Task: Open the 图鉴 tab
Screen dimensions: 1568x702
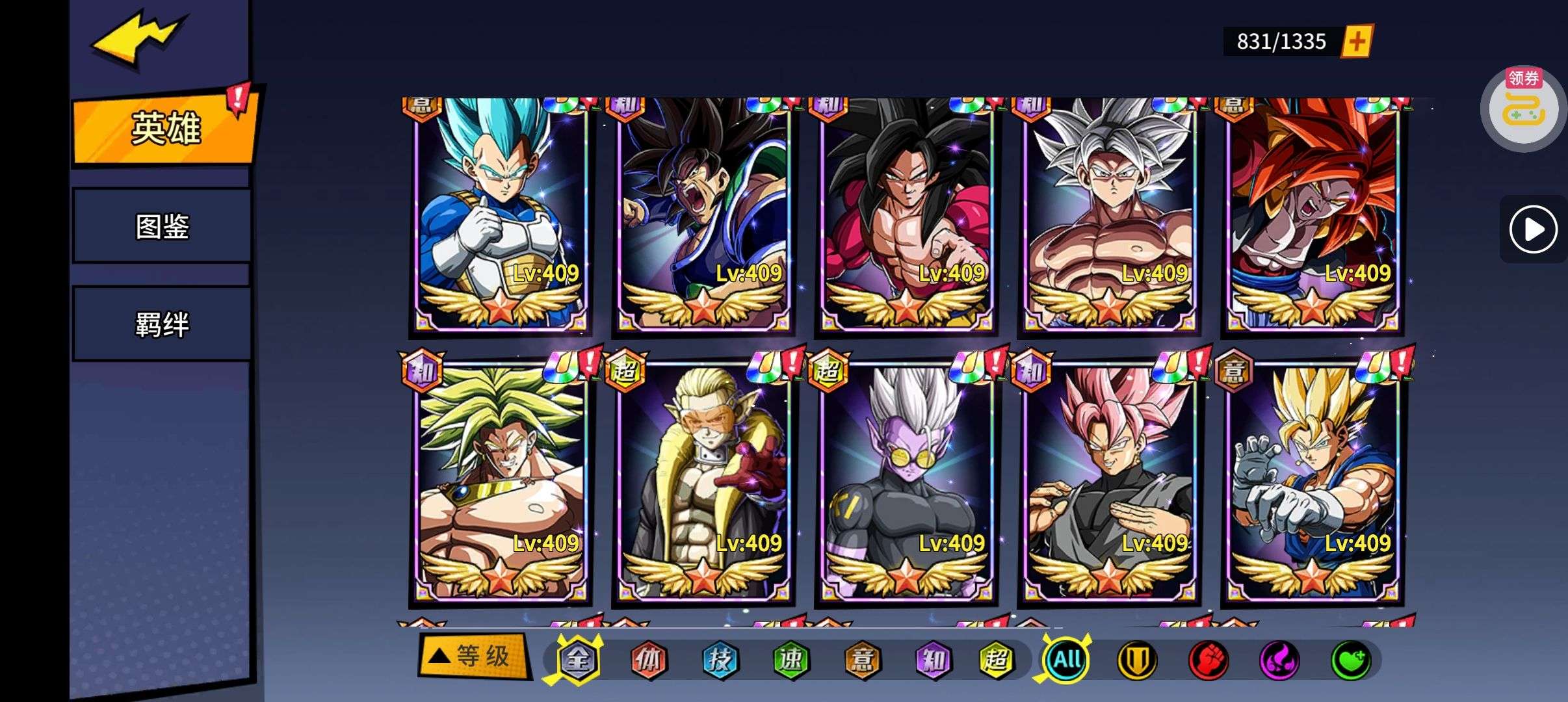Action: [162, 226]
